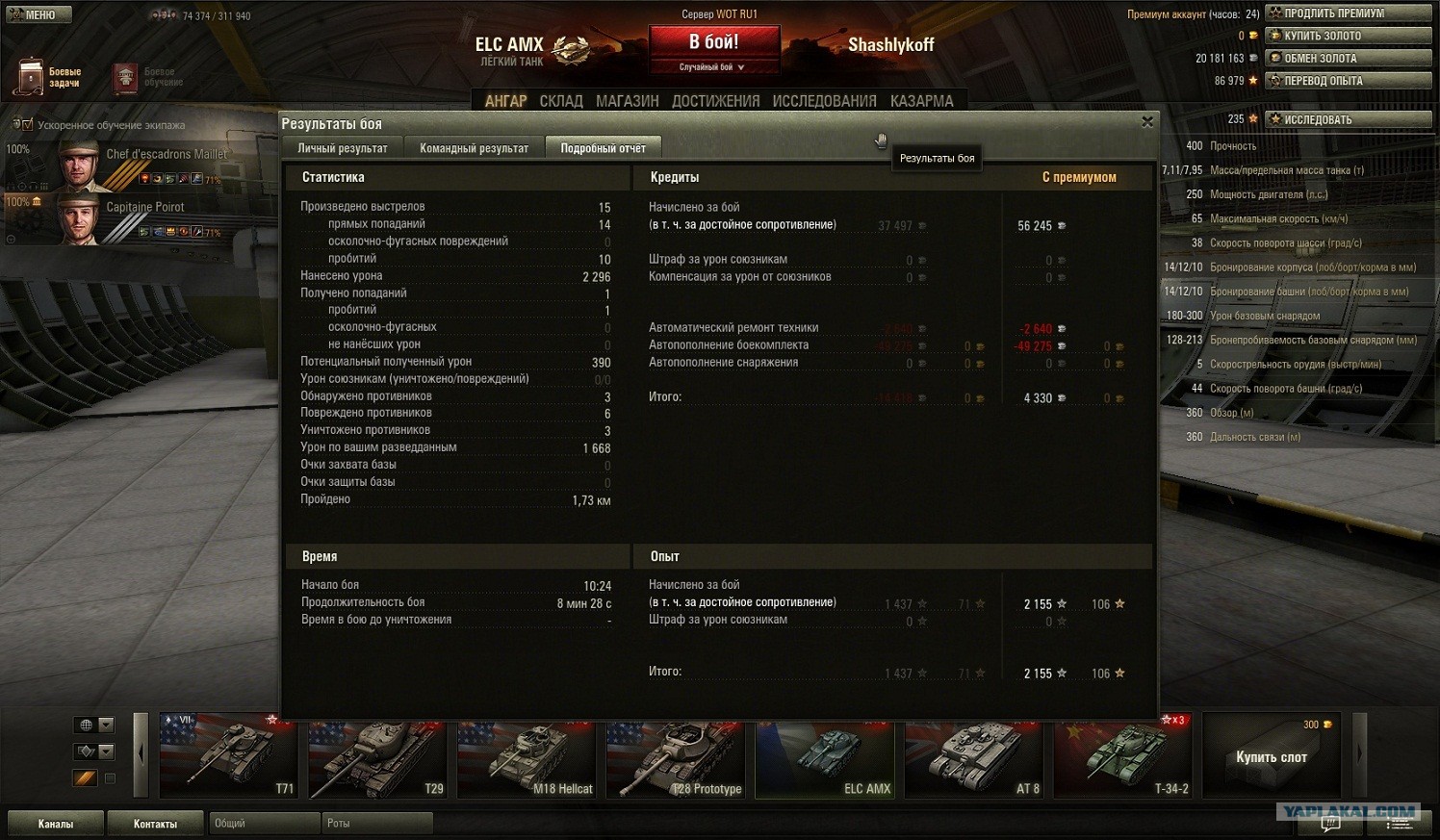Buy a new slot with Купить слот

[x=1271, y=756]
